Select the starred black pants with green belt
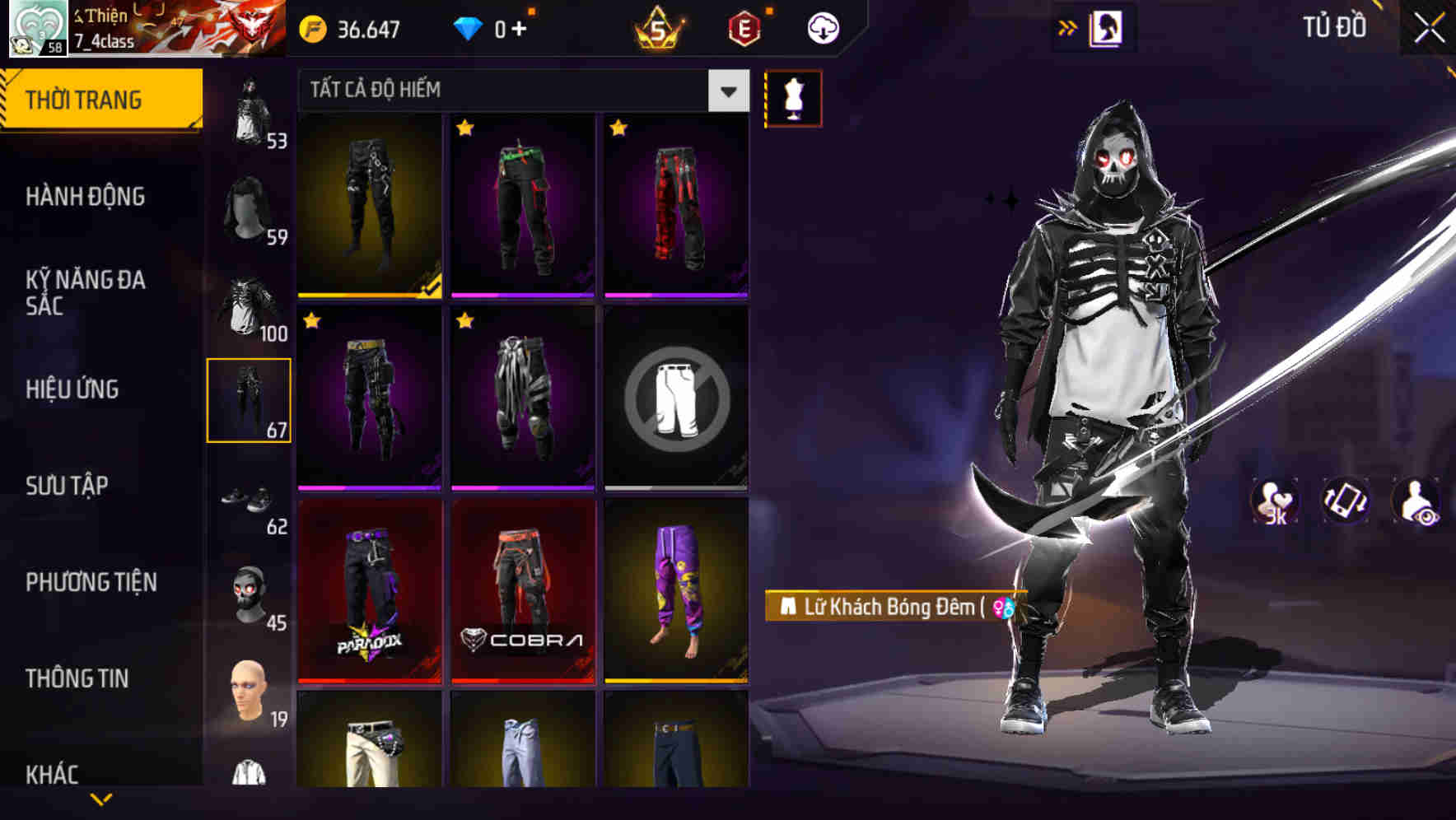 [523, 204]
